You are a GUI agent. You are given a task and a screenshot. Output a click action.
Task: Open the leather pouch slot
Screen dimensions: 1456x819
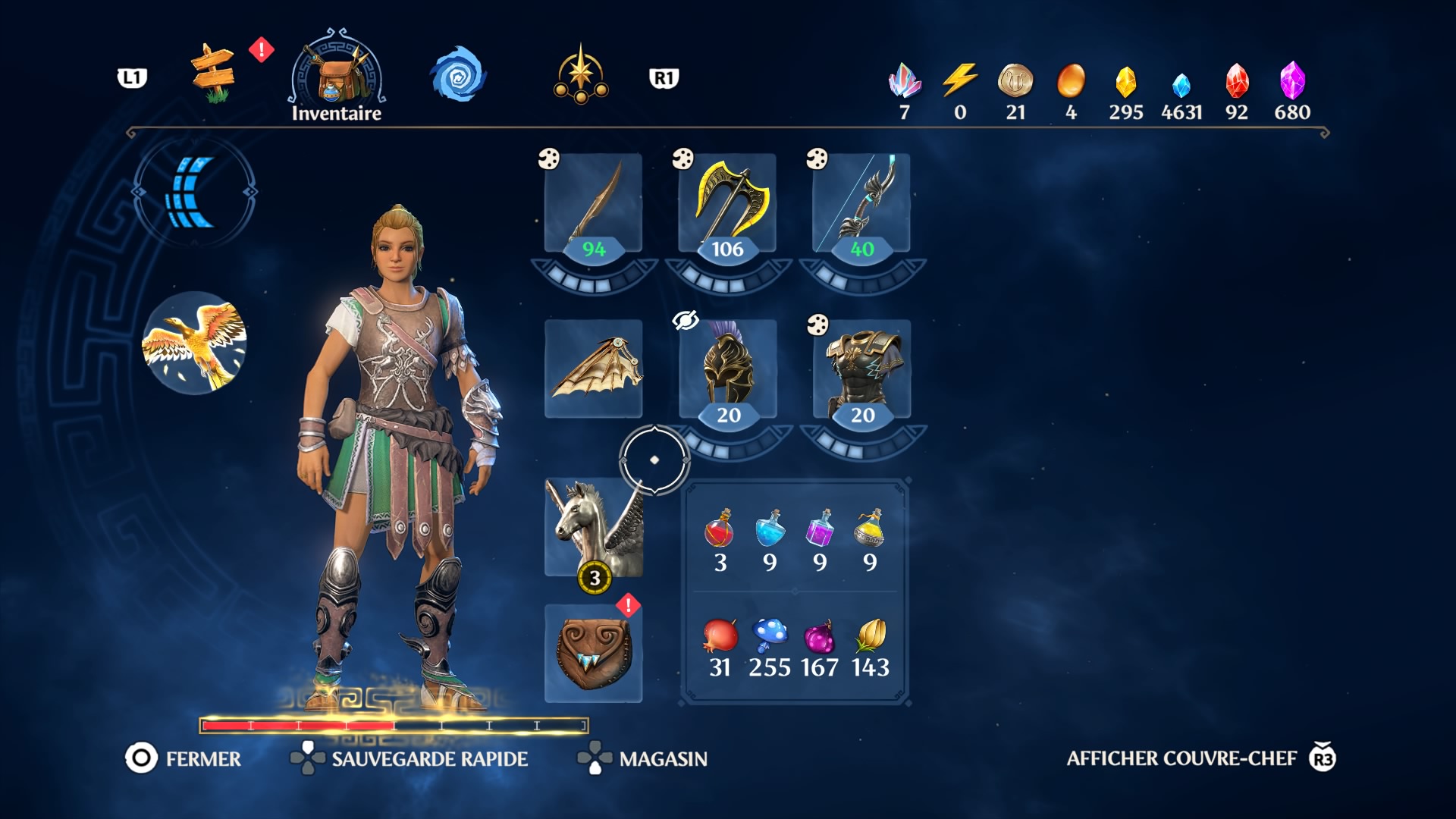pos(593,653)
